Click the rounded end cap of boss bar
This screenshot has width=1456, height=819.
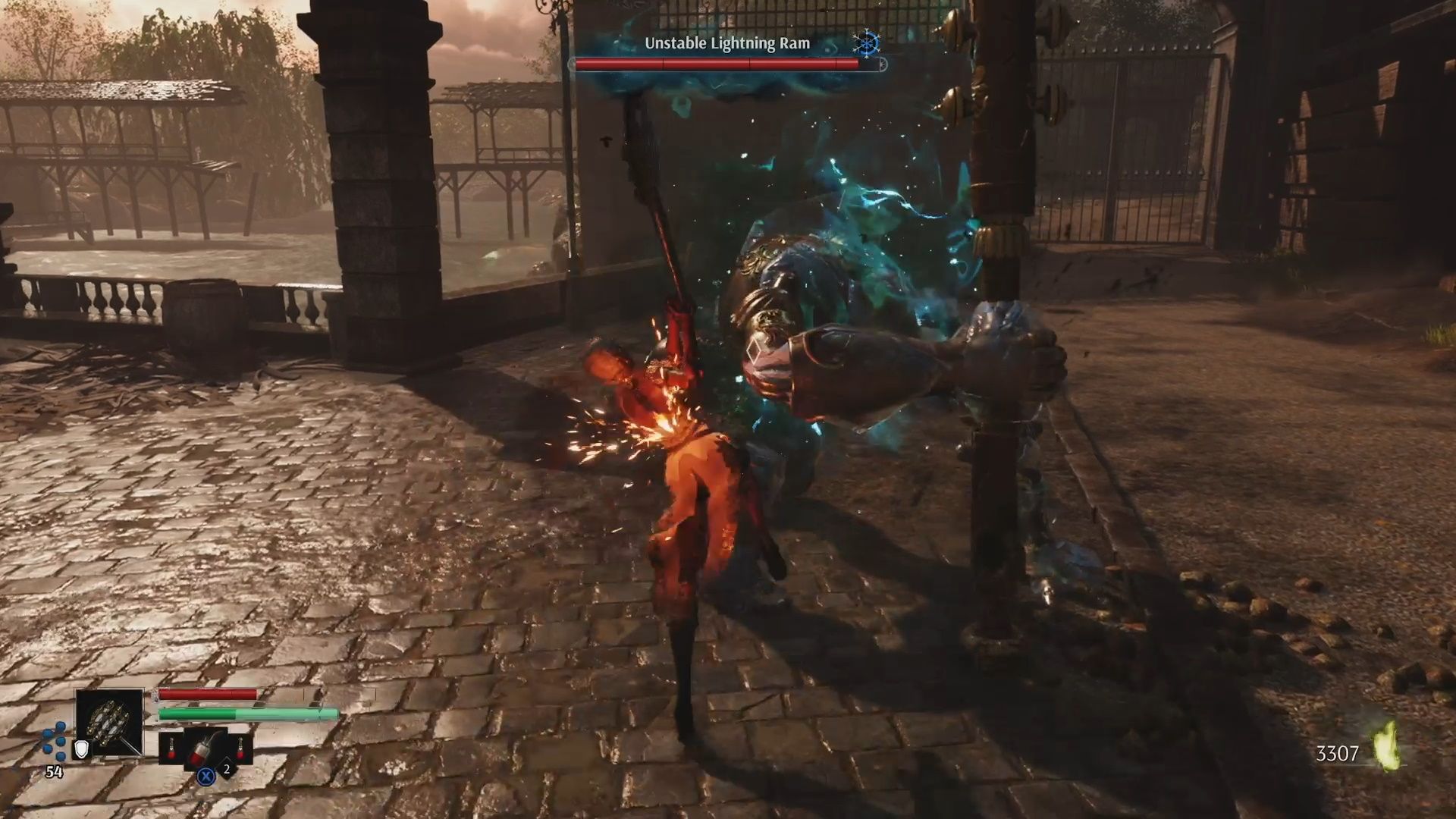tap(884, 65)
